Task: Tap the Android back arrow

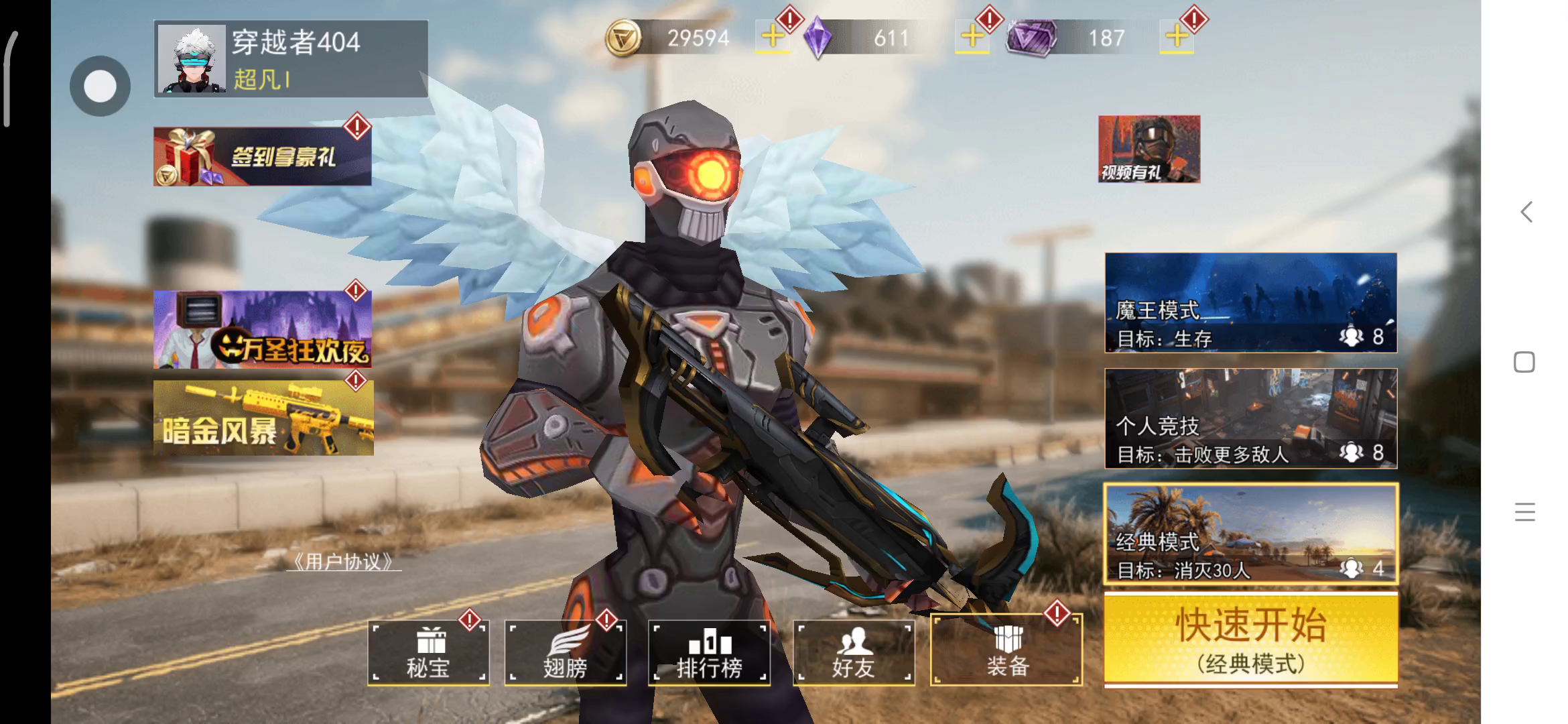Action: 1526,213
